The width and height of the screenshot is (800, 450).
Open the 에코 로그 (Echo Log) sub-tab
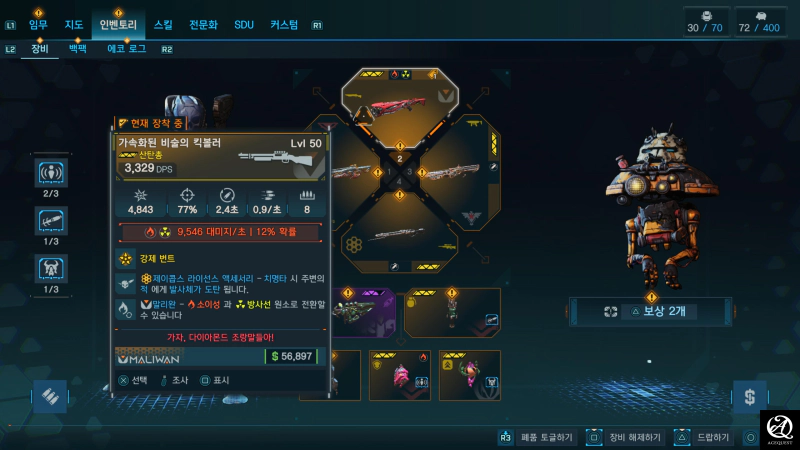coord(127,48)
